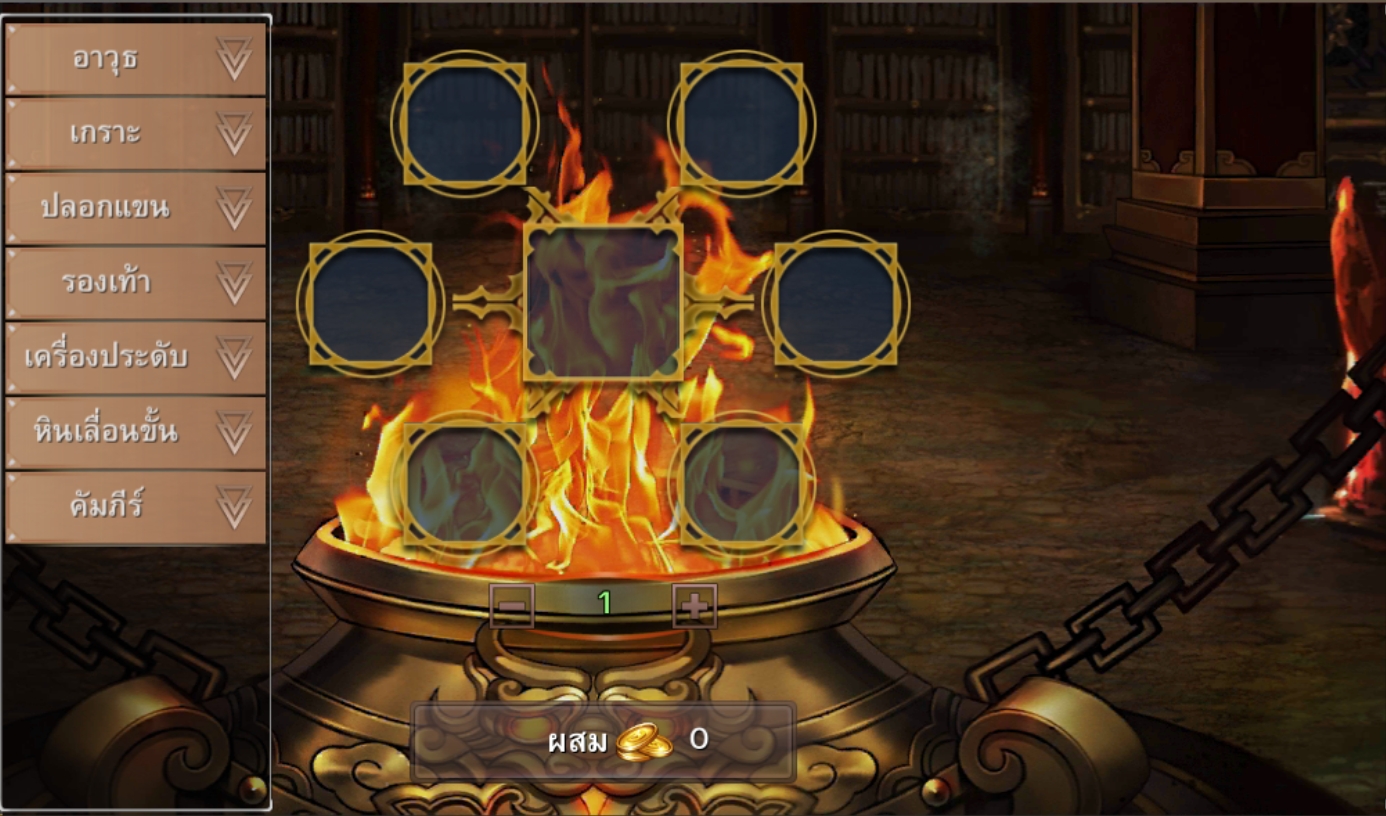Decrease quantity with the minus button
1386x816 pixels.
coord(512,605)
